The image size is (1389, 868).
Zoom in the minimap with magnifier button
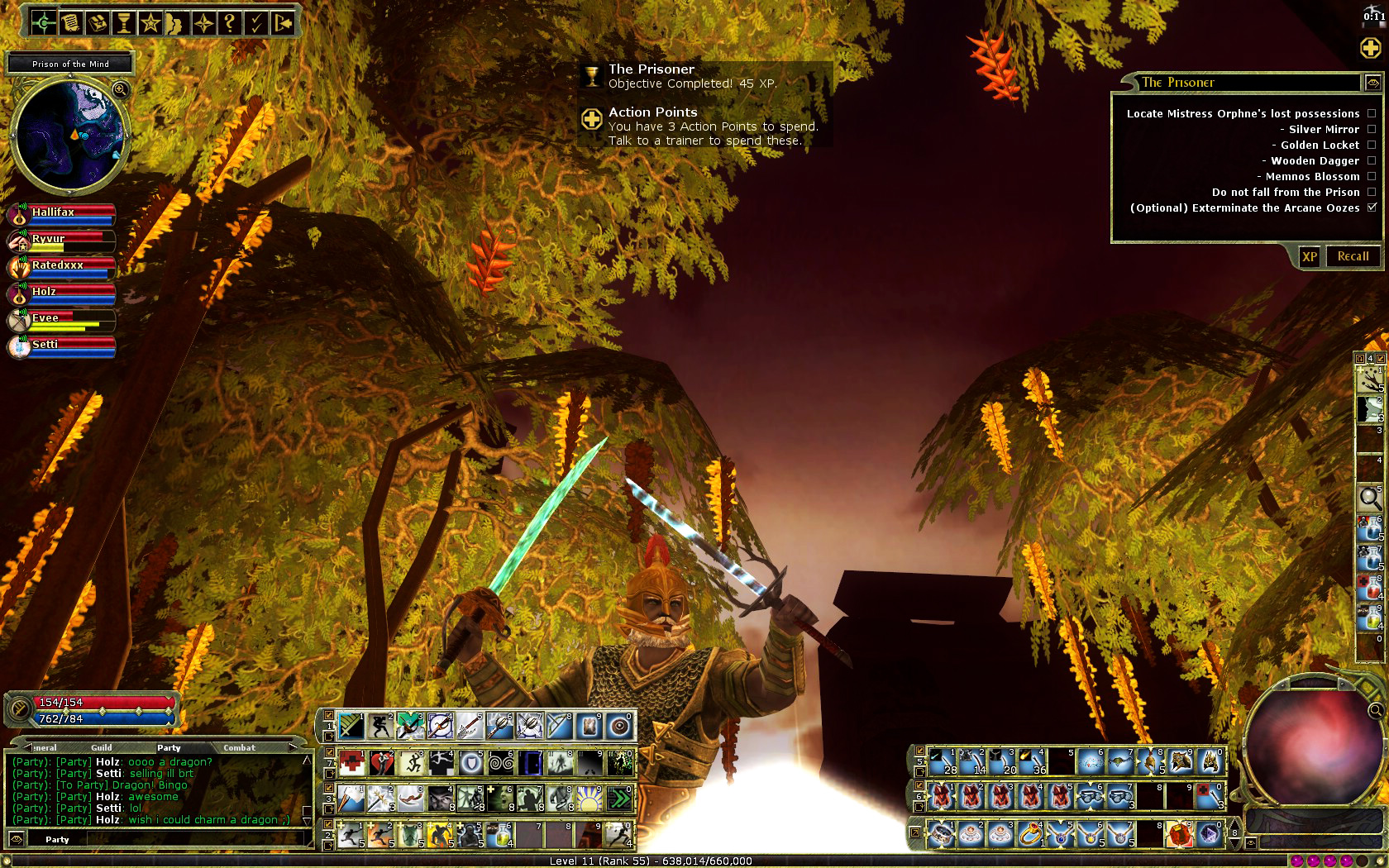[120, 89]
